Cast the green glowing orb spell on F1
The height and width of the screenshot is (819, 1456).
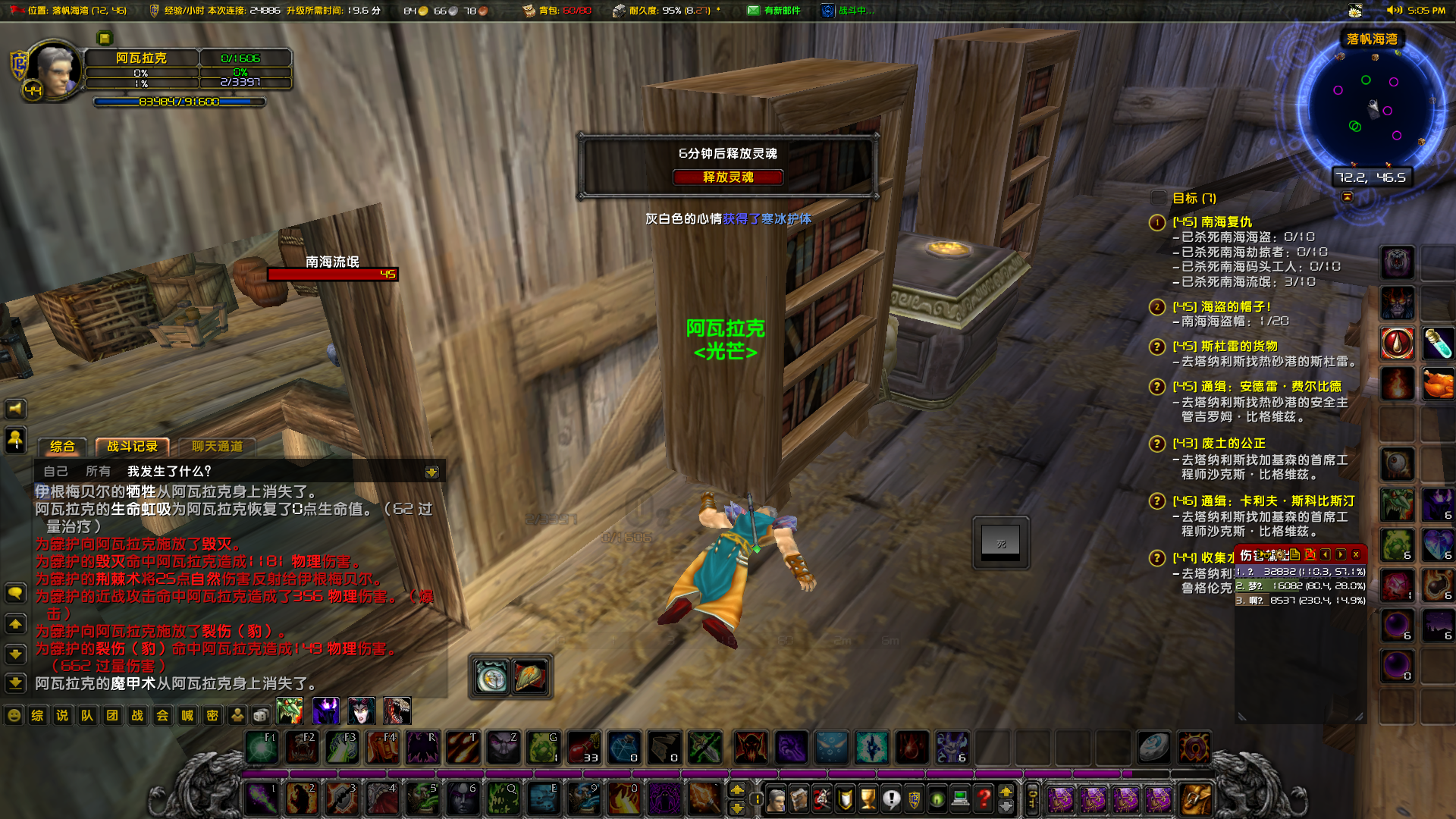click(262, 748)
